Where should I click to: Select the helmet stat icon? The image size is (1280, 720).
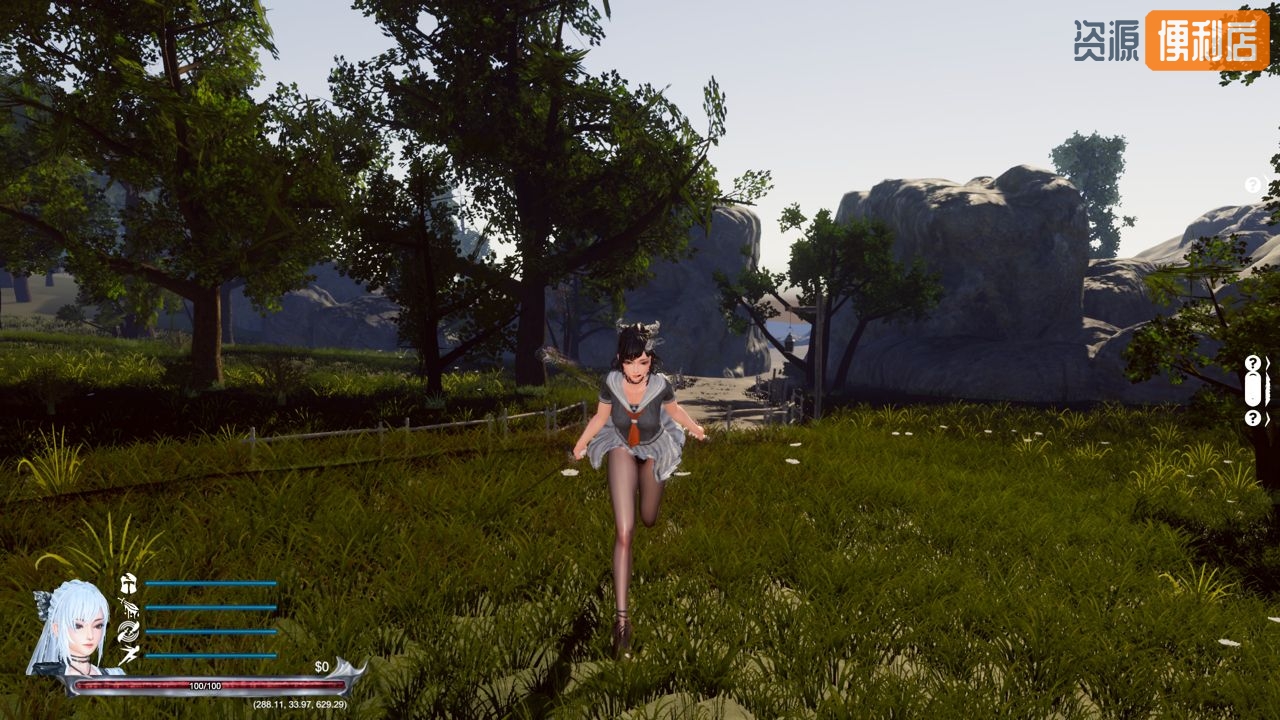click(128, 583)
